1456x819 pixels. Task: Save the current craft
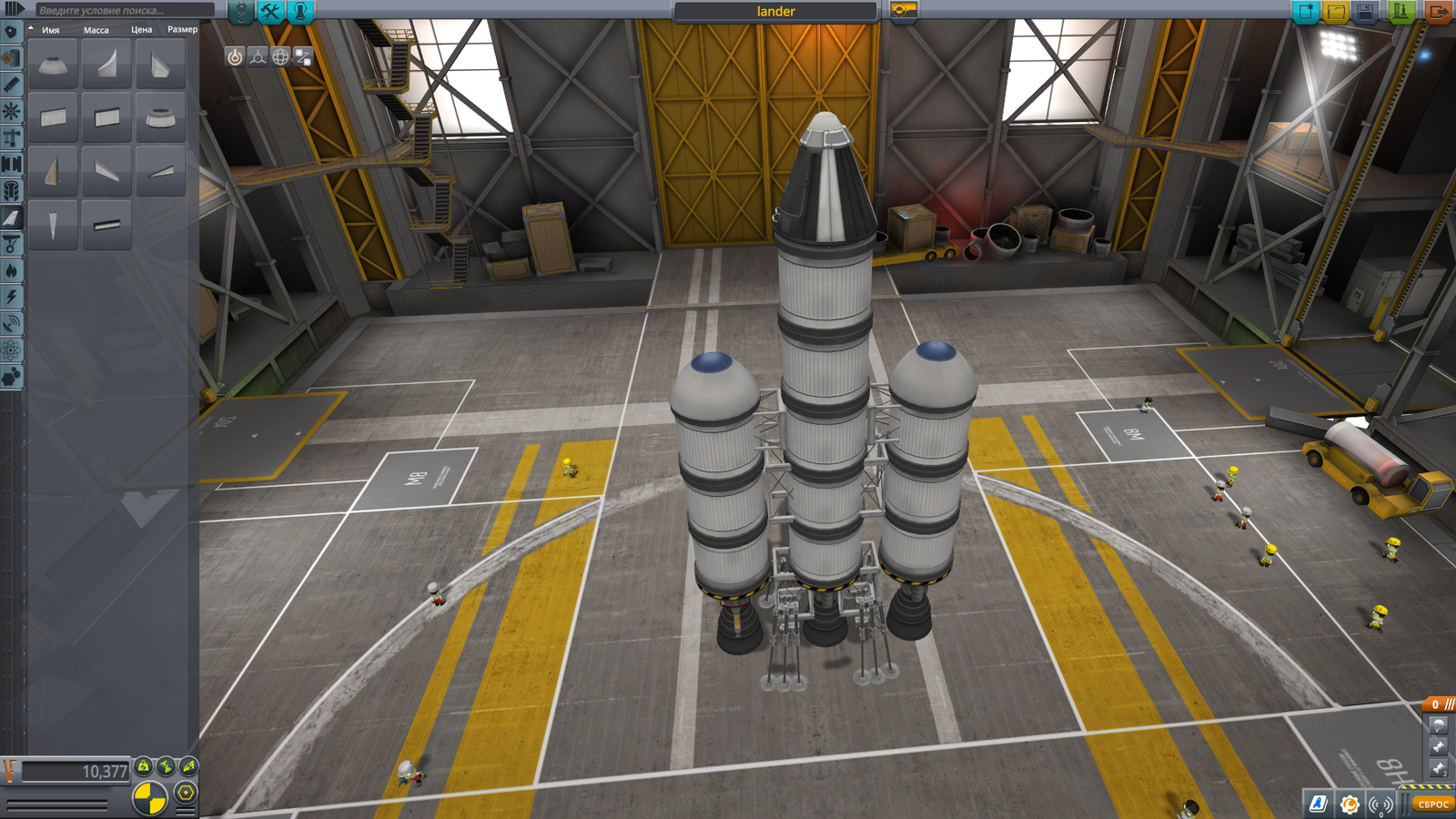click(x=1365, y=12)
